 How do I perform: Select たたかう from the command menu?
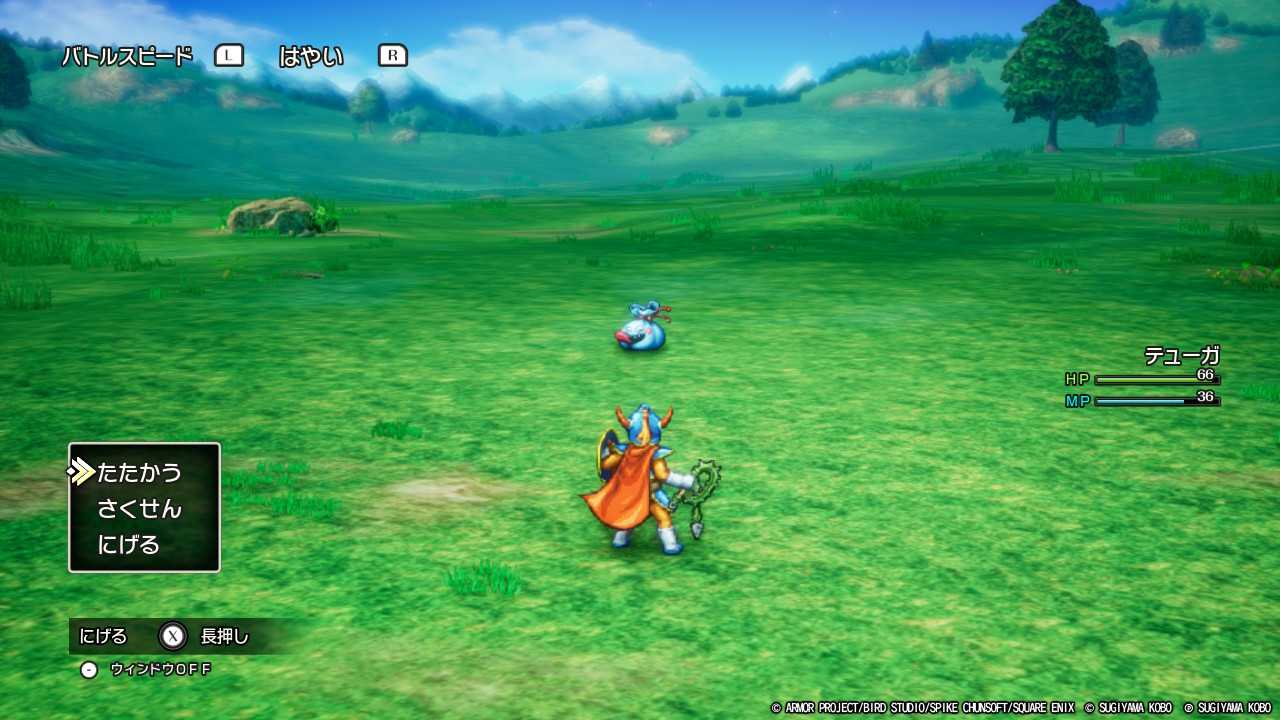[137, 471]
